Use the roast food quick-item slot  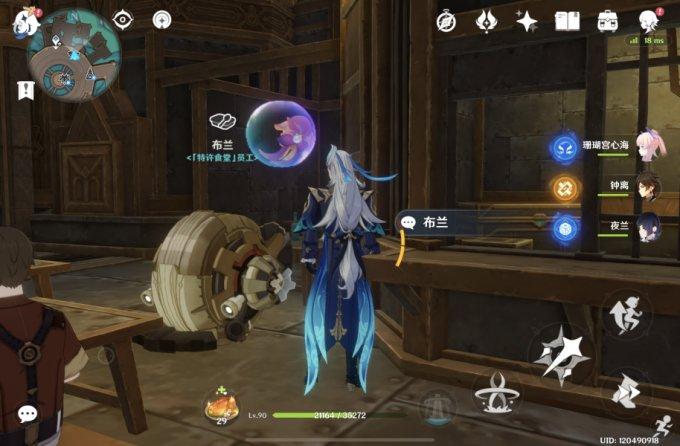click(x=219, y=406)
